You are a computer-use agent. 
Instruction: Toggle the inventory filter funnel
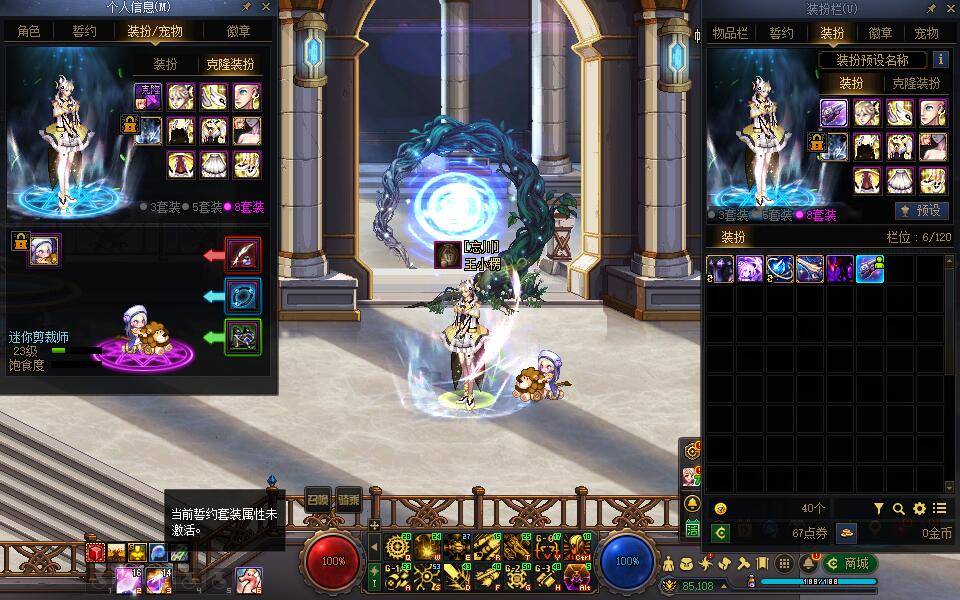tap(879, 509)
